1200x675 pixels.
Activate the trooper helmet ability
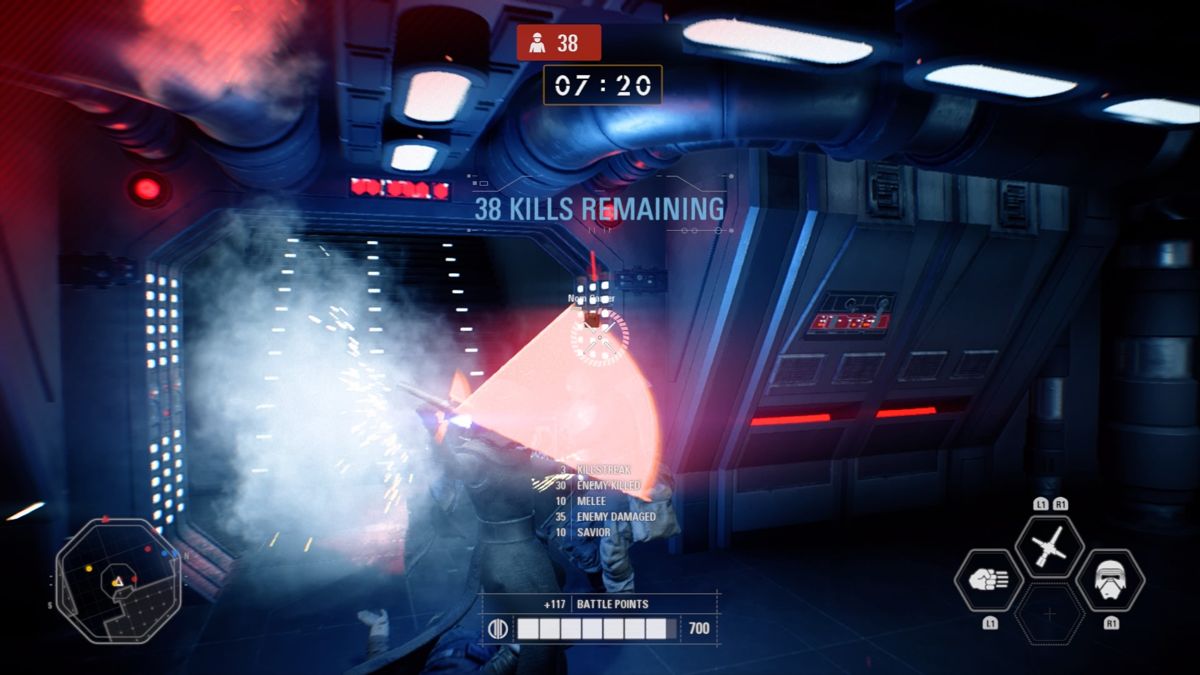tap(1110, 581)
